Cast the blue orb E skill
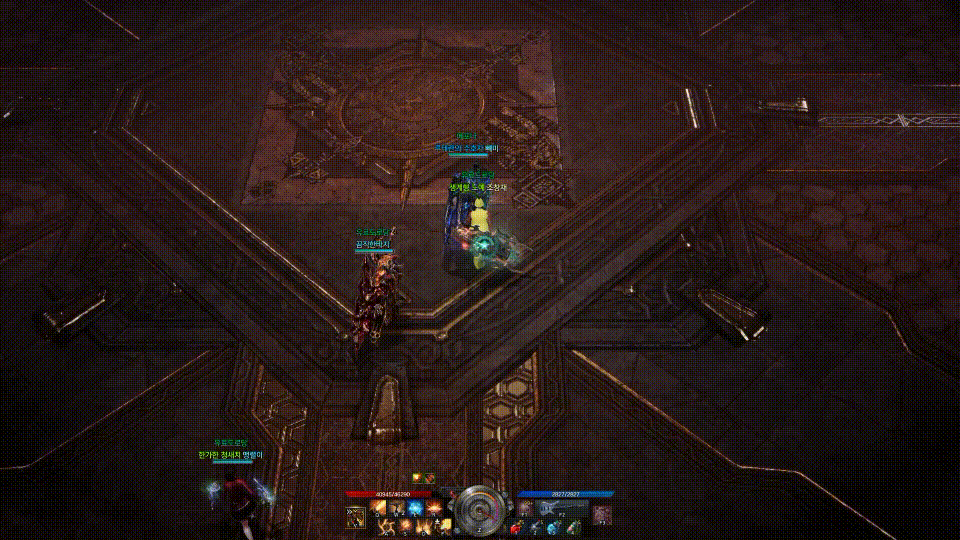Viewport: 960px width, 540px height. (x=416, y=509)
